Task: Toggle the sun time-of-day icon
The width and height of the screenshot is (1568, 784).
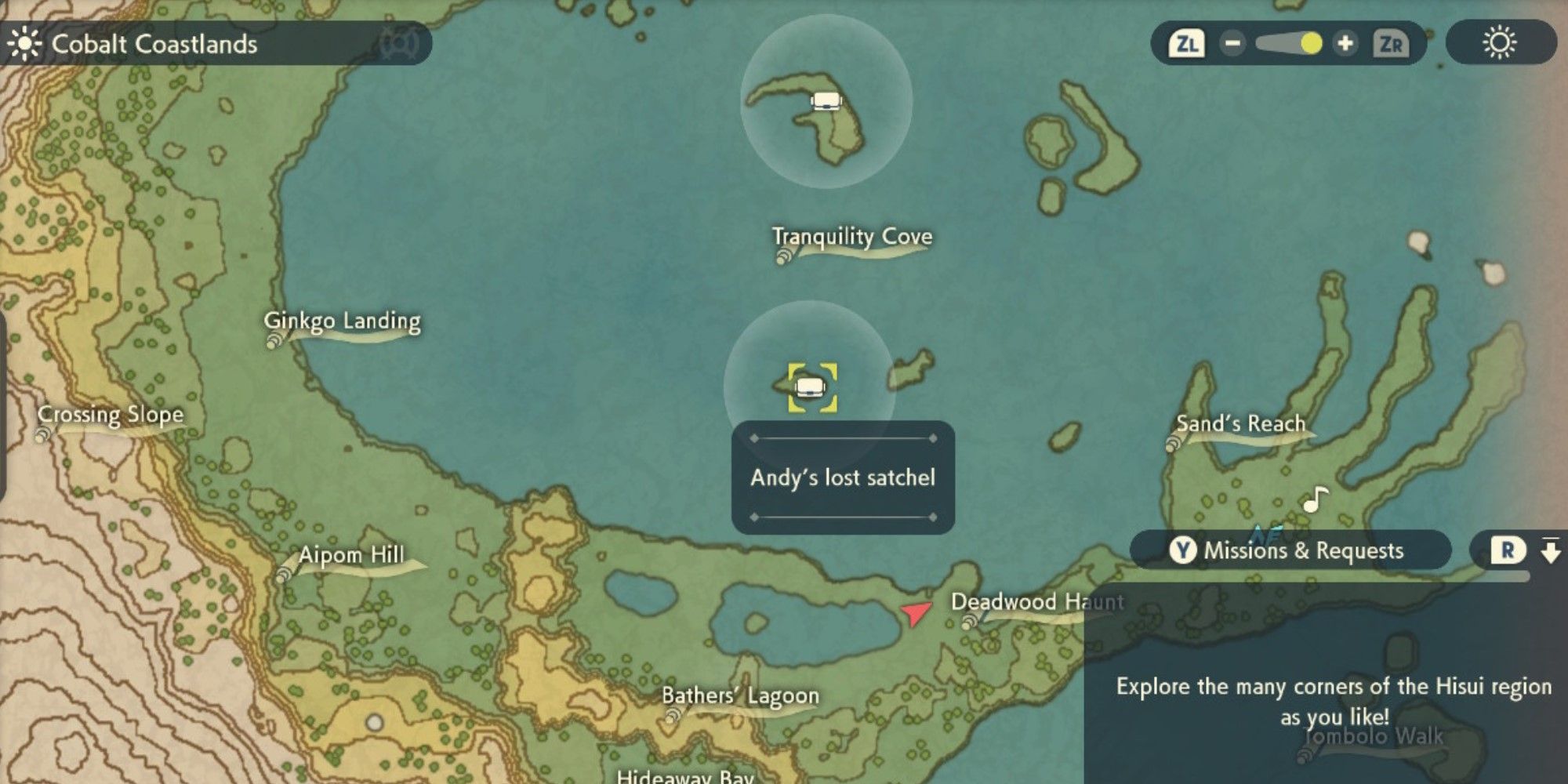Action: [1499, 43]
